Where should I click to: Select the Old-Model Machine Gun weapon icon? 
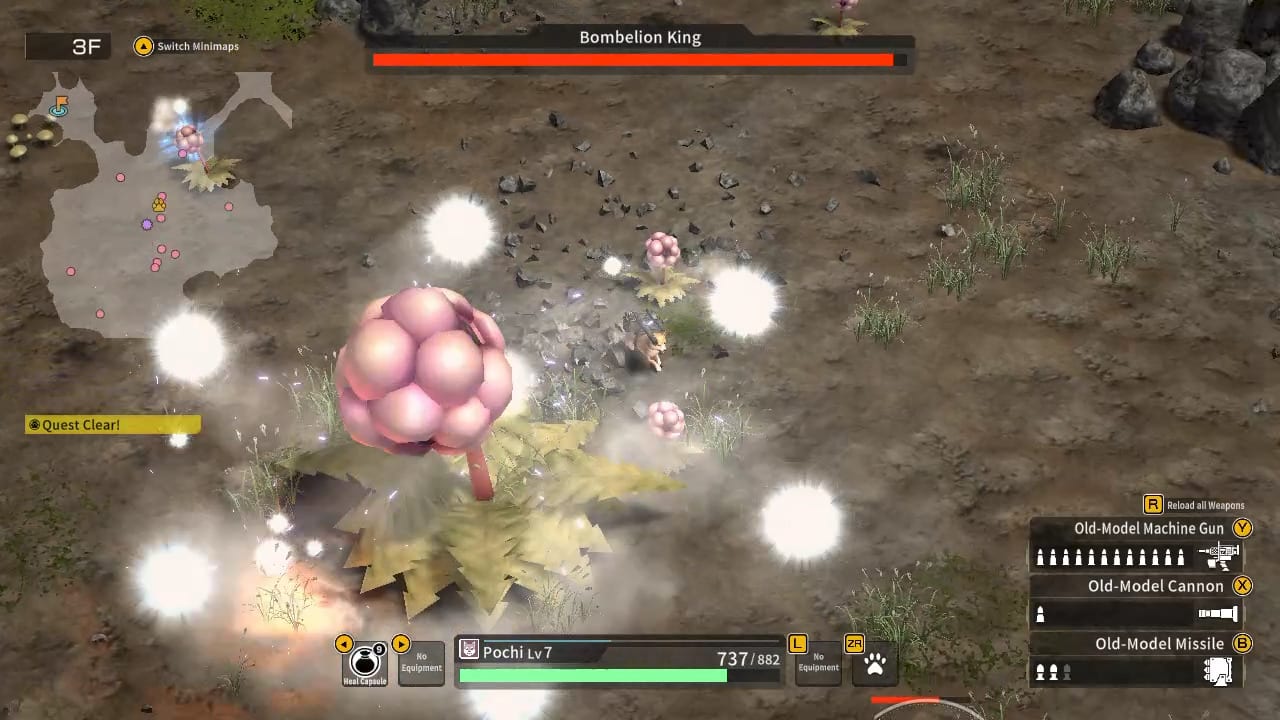point(1220,555)
